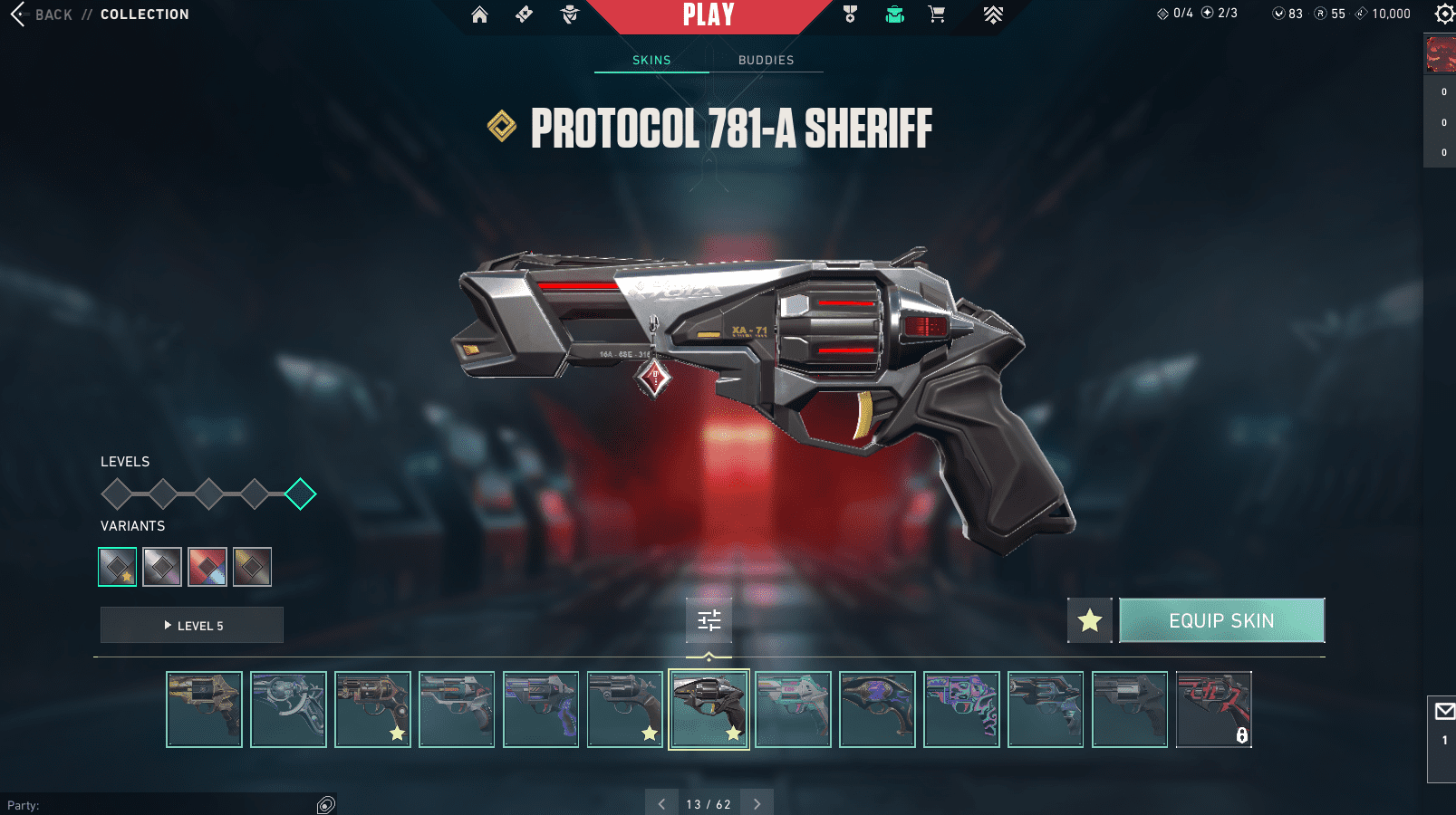Viewport: 1456px width, 815px height.
Task: Select the silver and white variant swatch
Action: pyautogui.click(x=162, y=567)
